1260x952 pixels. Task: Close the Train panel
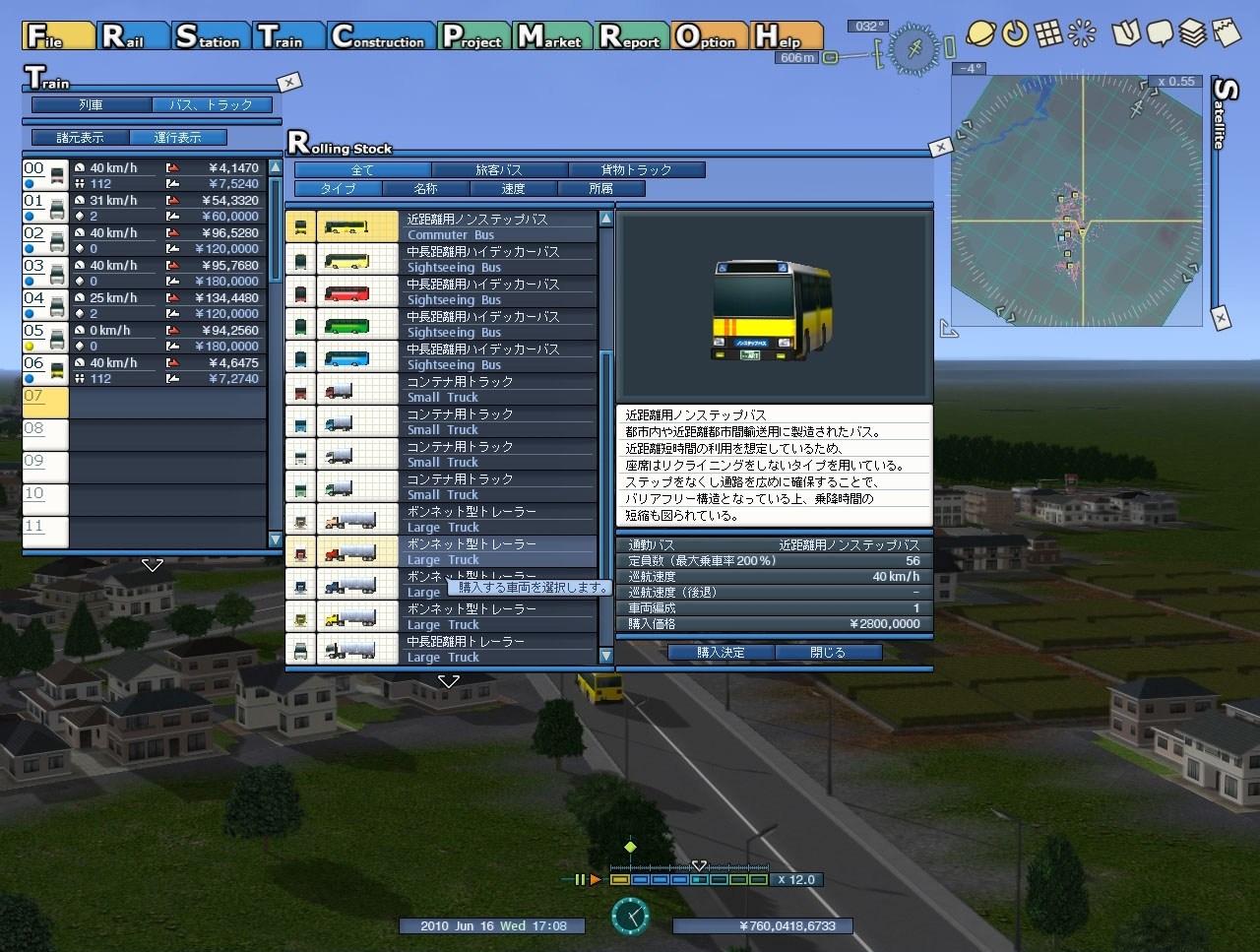pos(288,82)
